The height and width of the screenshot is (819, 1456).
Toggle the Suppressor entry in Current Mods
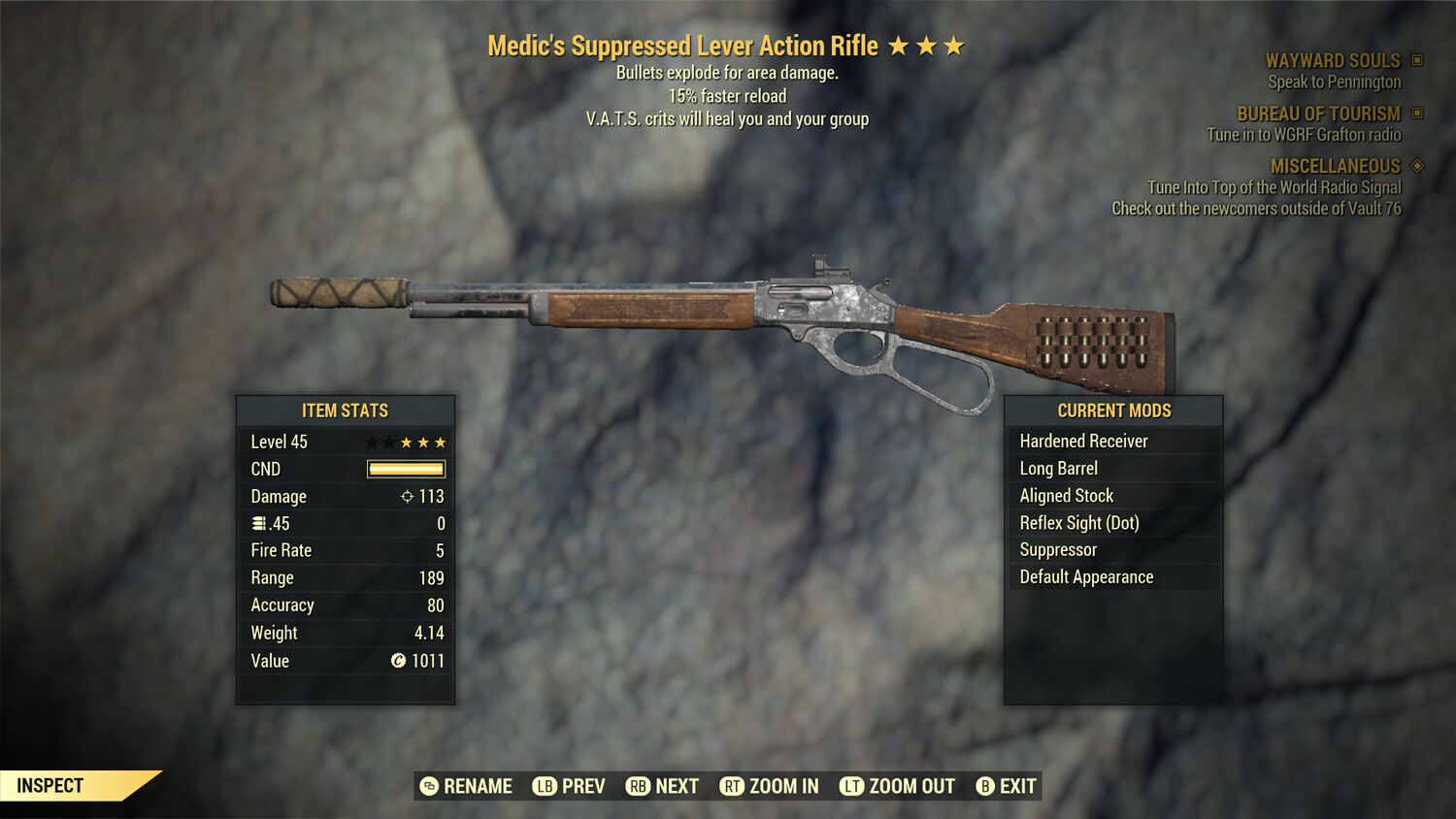1058,549
